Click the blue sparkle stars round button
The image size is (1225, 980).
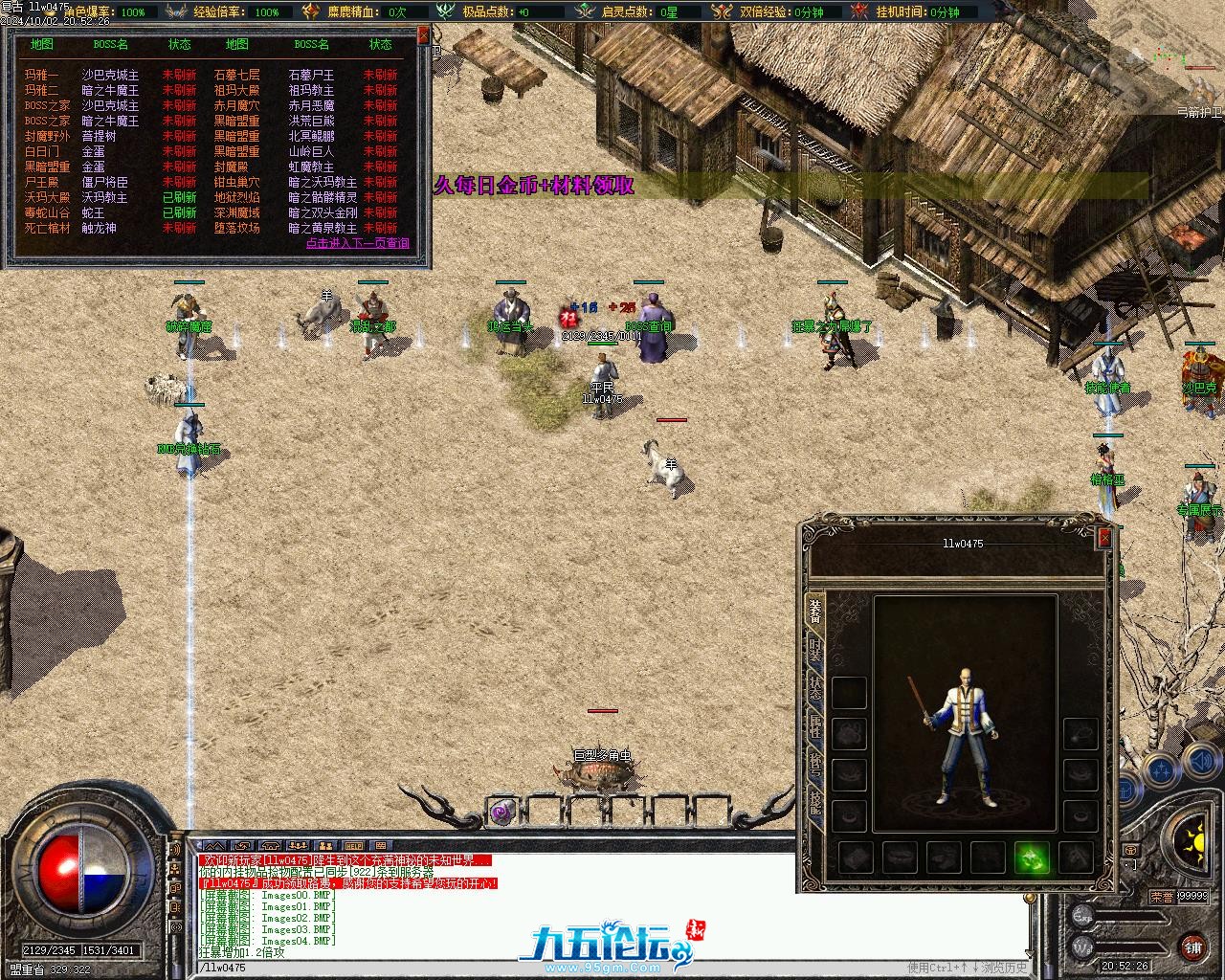click(x=1160, y=768)
